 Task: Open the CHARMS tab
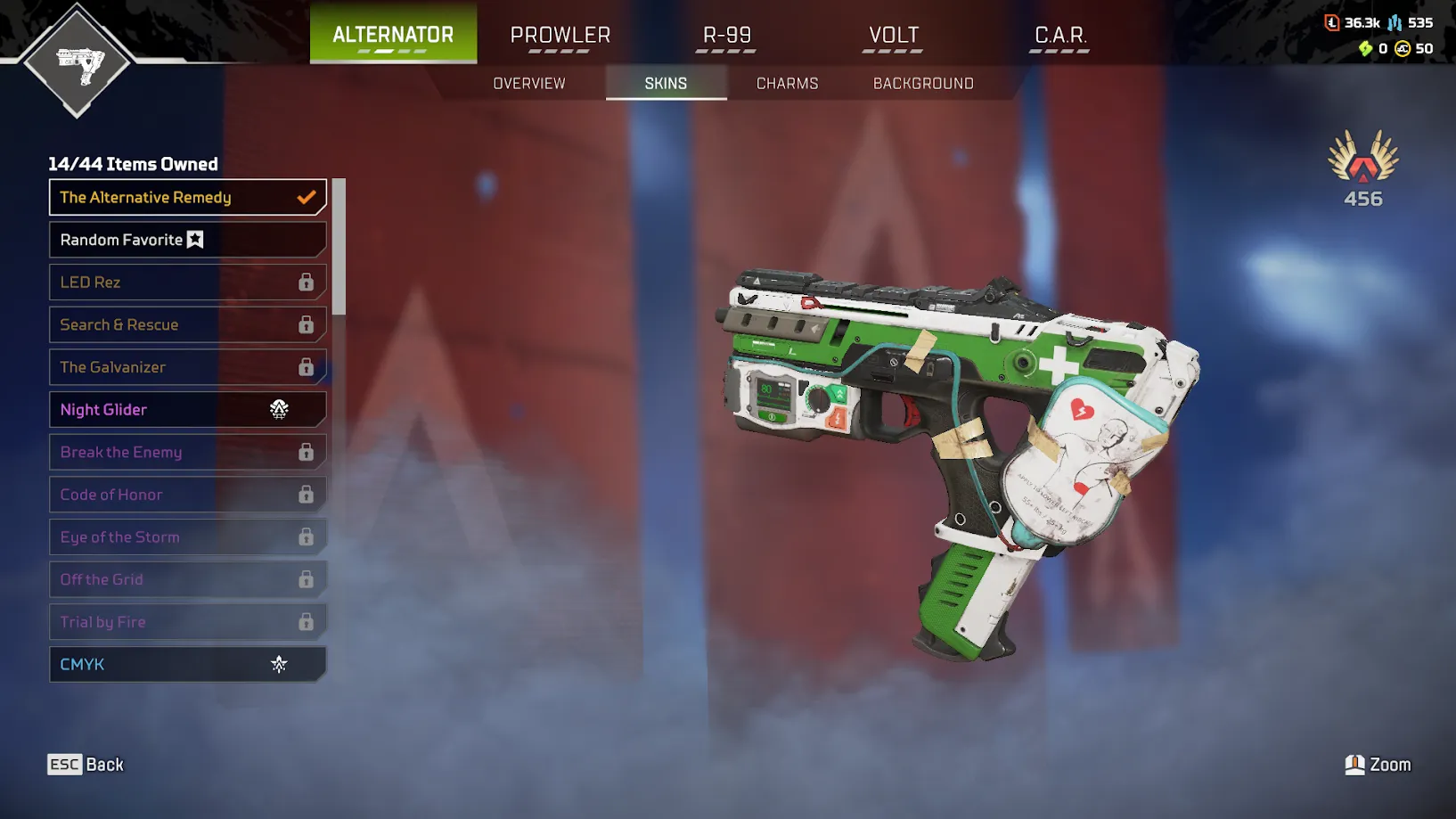(x=787, y=83)
